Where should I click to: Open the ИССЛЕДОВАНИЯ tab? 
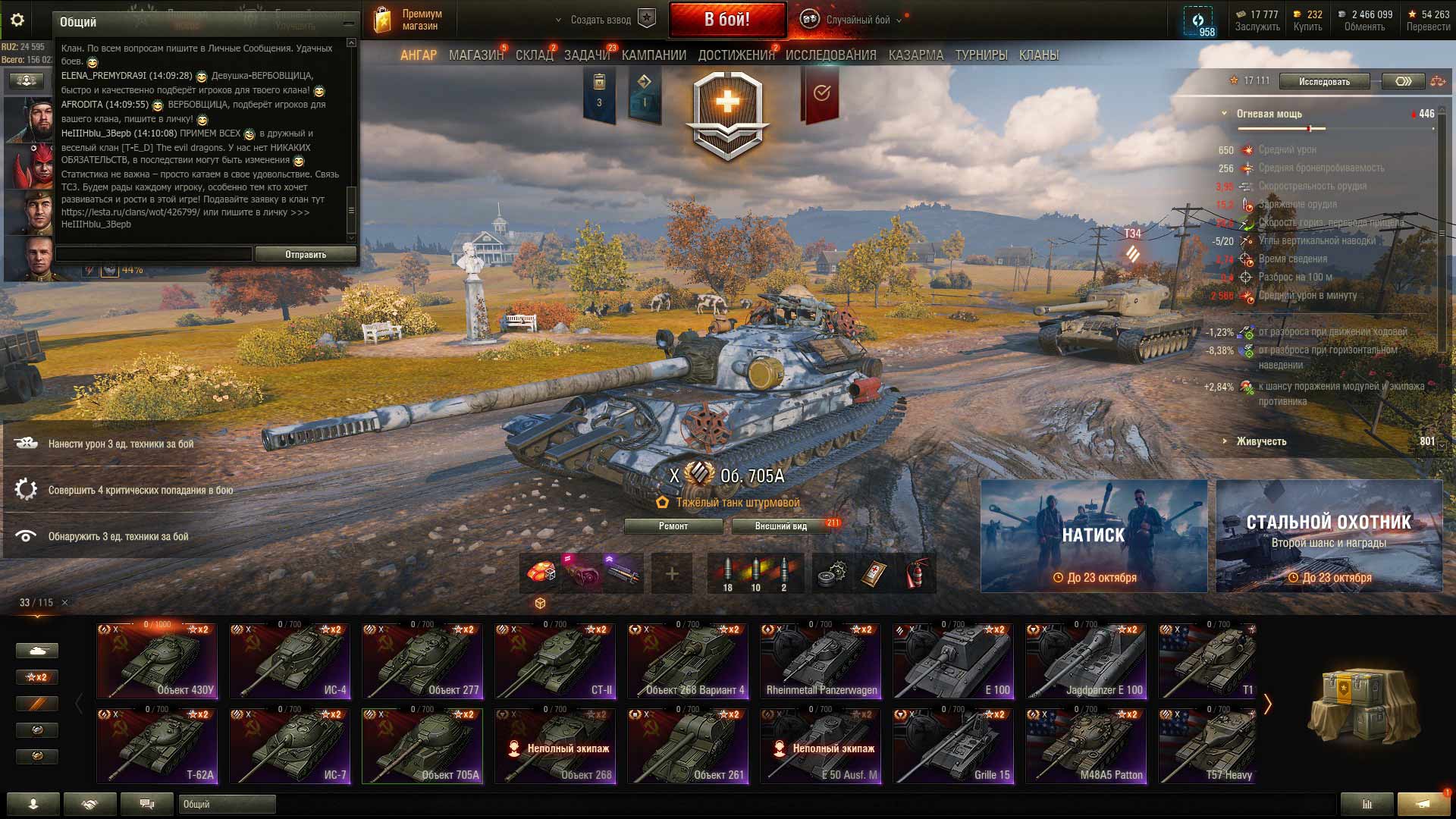click(830, 55)
